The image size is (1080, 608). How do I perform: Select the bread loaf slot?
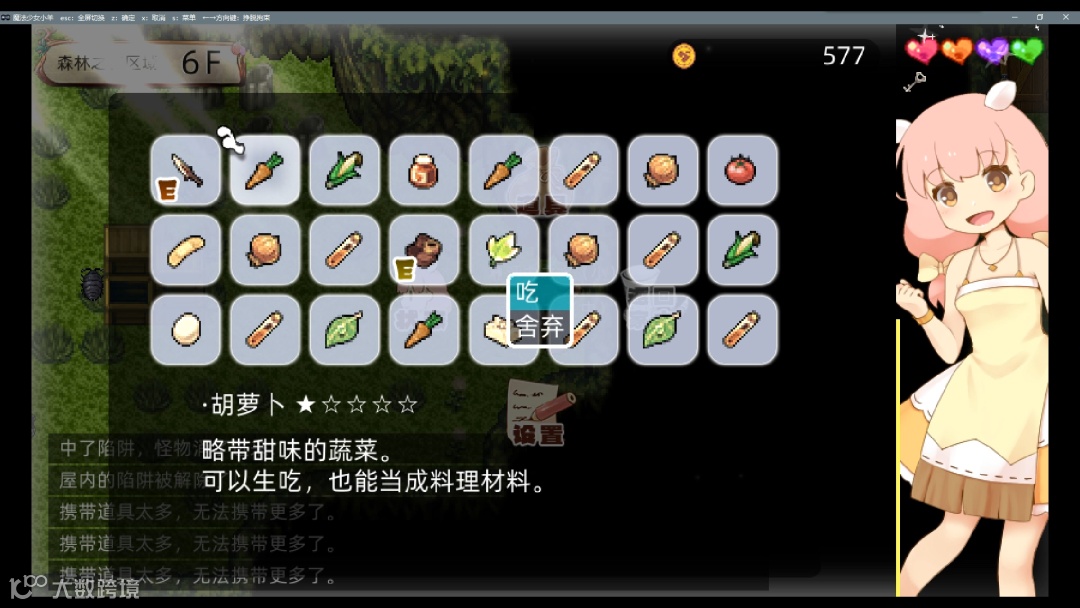(186, 250)
